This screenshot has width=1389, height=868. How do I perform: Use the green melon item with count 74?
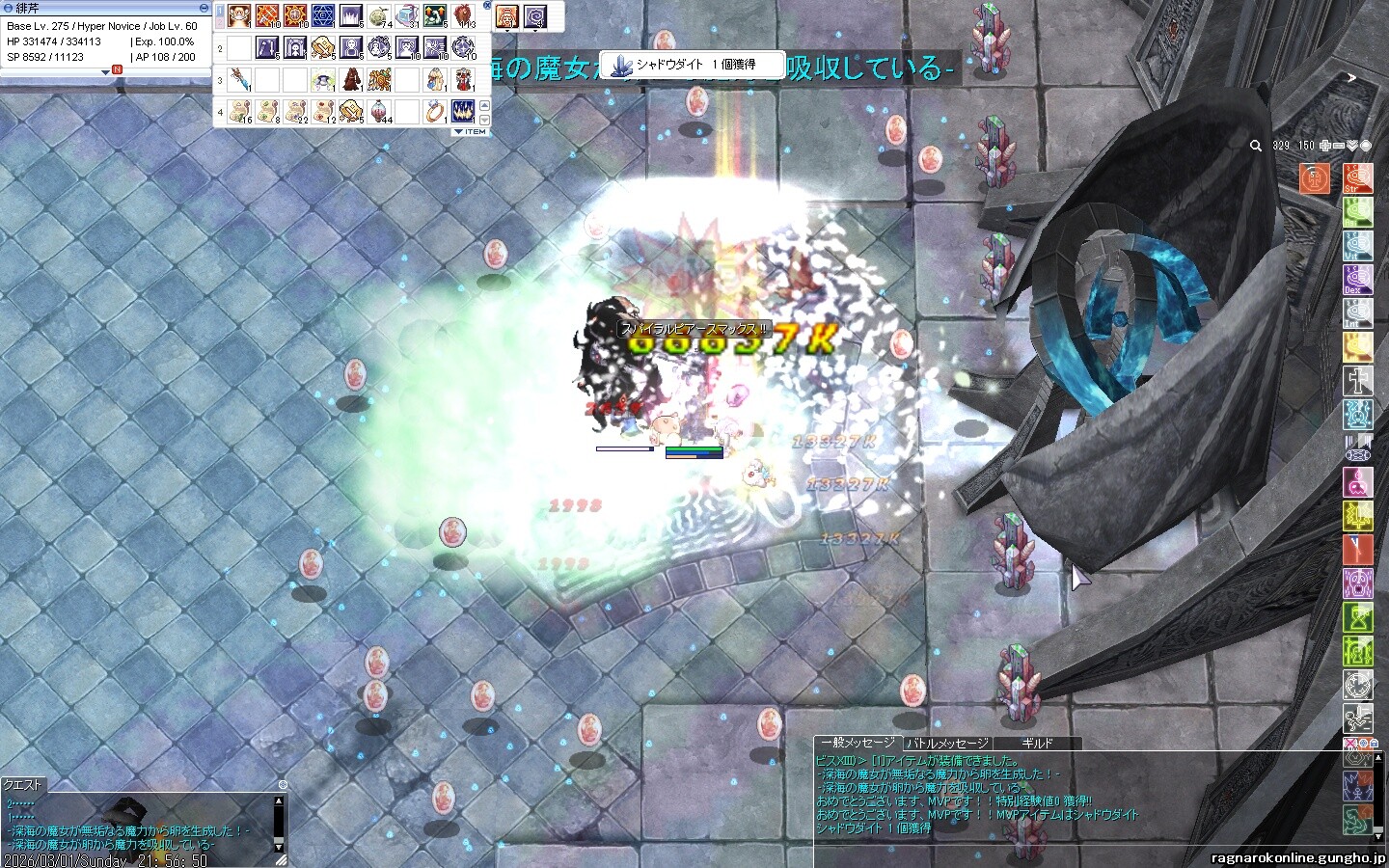click(379, 16)
